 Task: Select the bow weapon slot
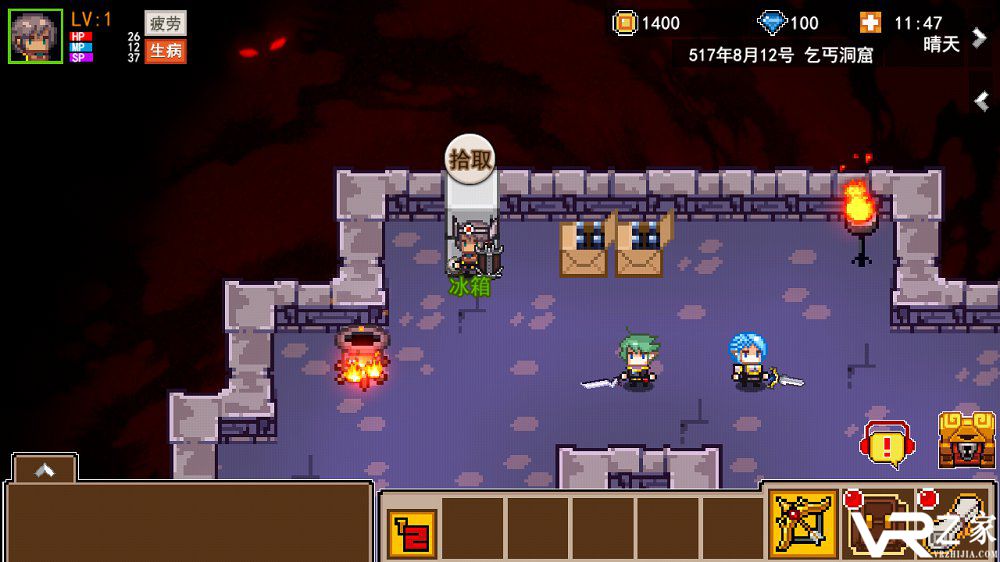(x=803, y=522)
